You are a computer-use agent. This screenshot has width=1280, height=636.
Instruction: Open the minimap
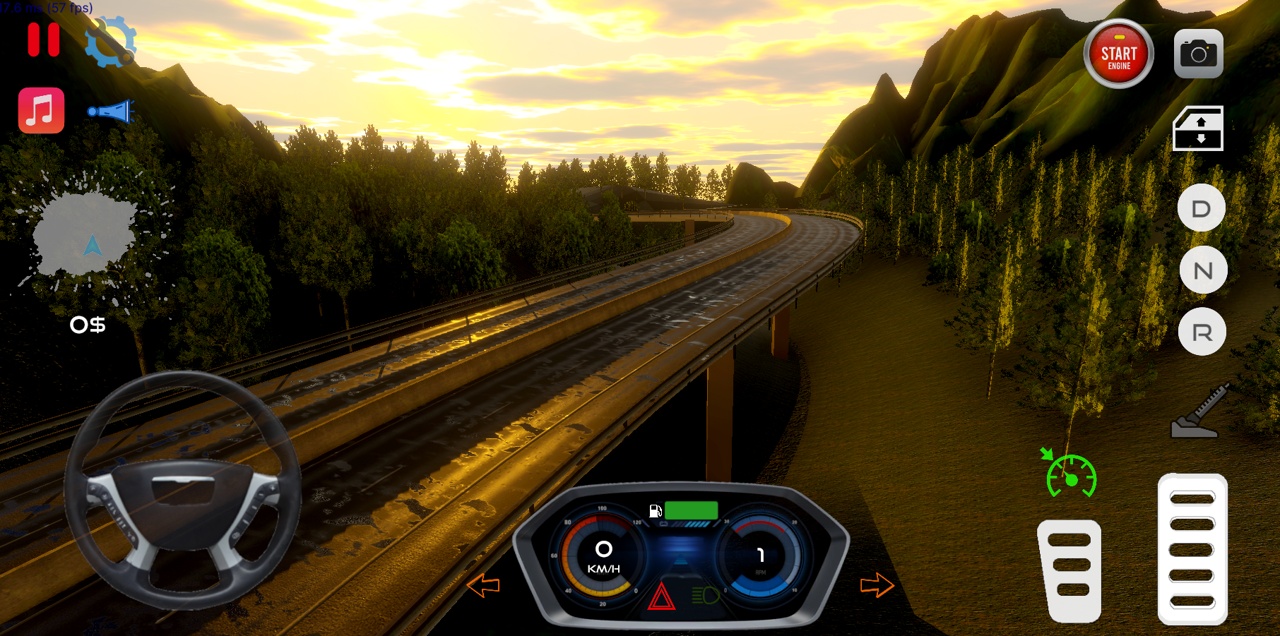(88, 236)
